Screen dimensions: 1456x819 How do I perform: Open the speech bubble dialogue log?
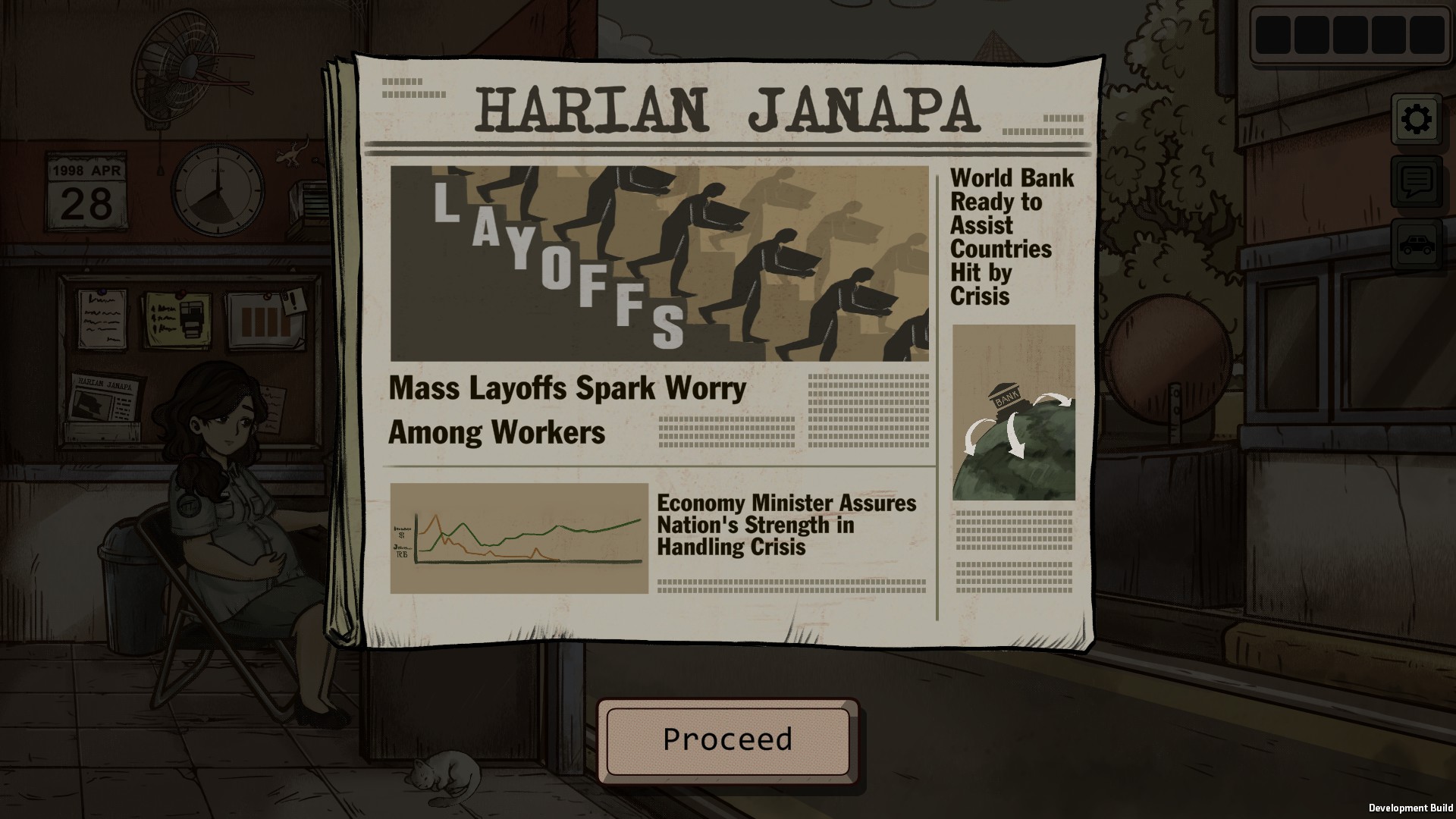[x=1417, y=182]
